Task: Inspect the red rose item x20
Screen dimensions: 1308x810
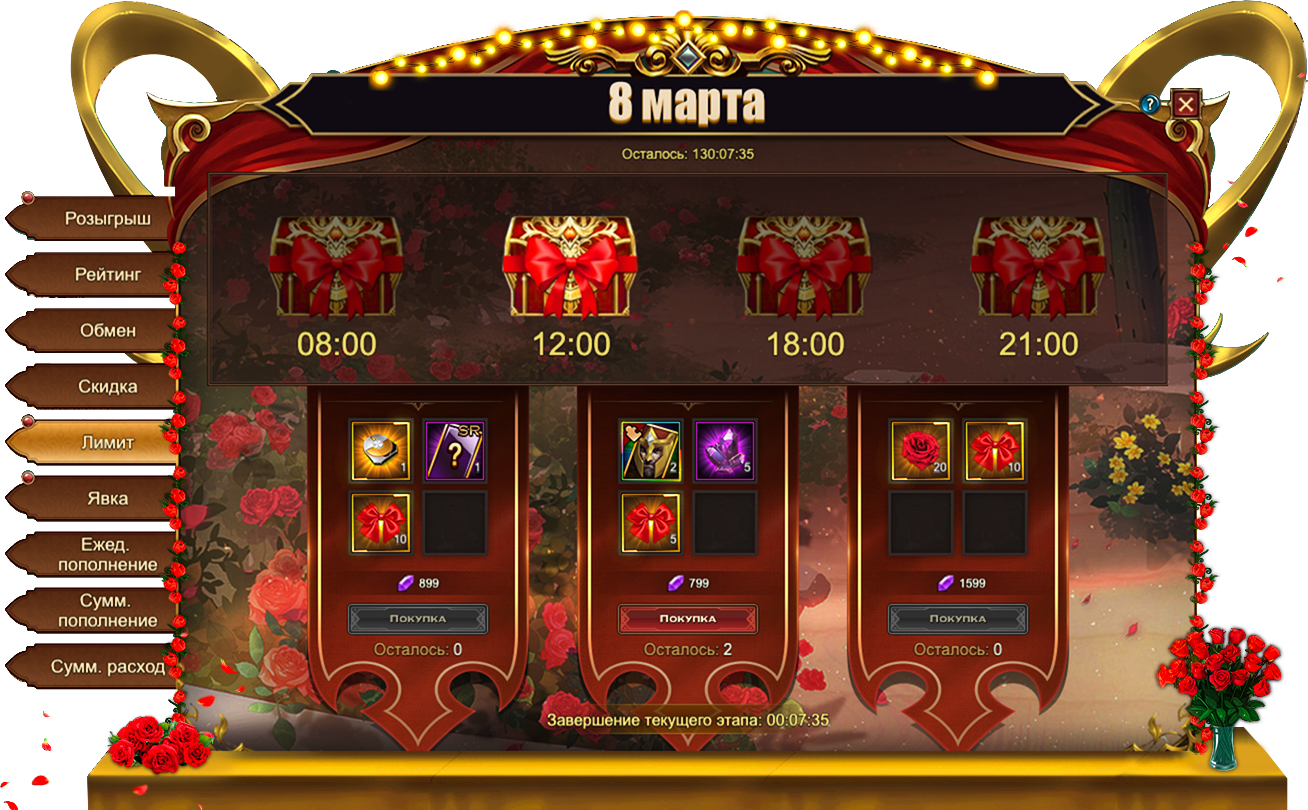Action: tap(921, 450)
